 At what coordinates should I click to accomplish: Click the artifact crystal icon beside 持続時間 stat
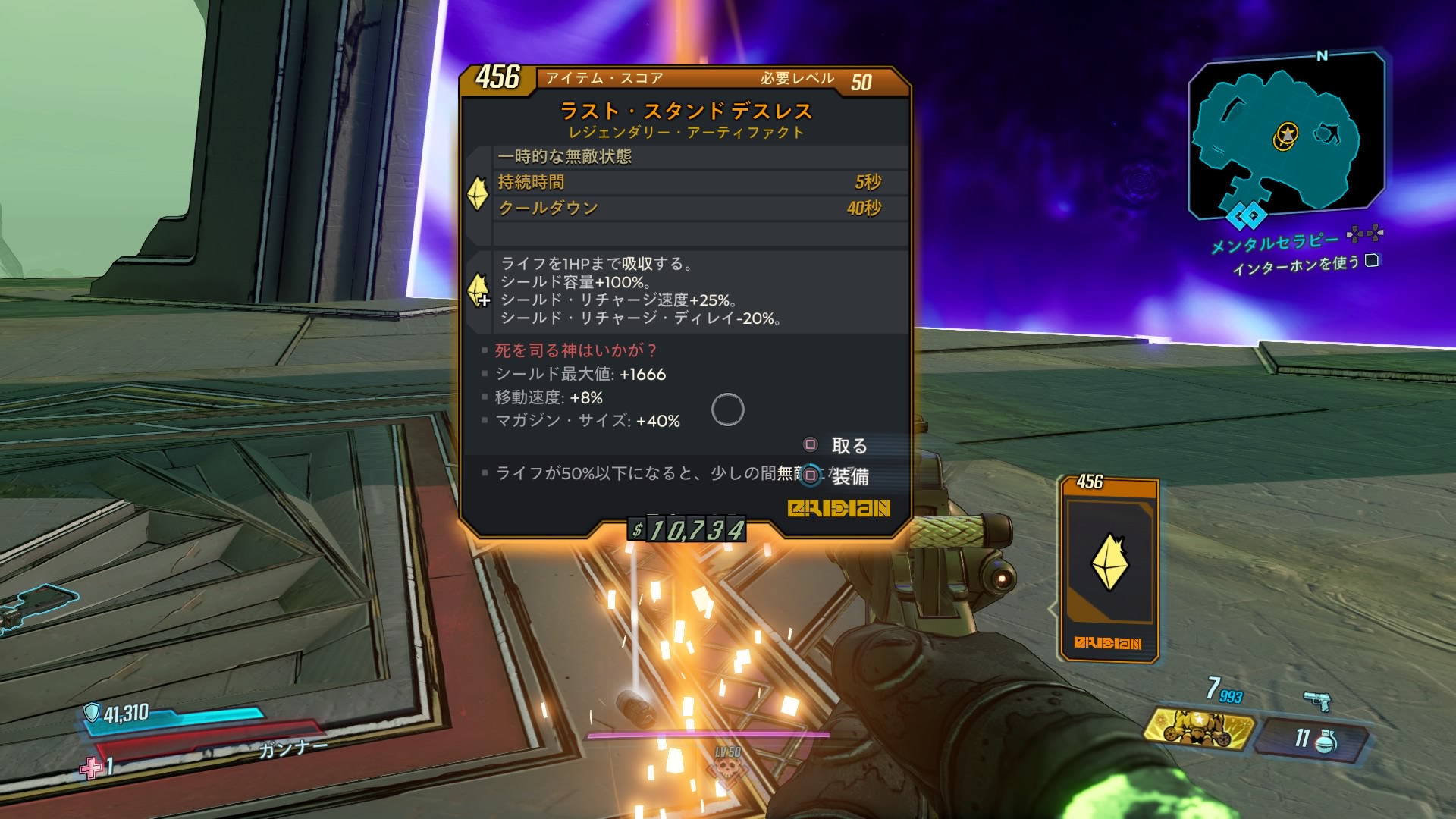click(478, 193)
